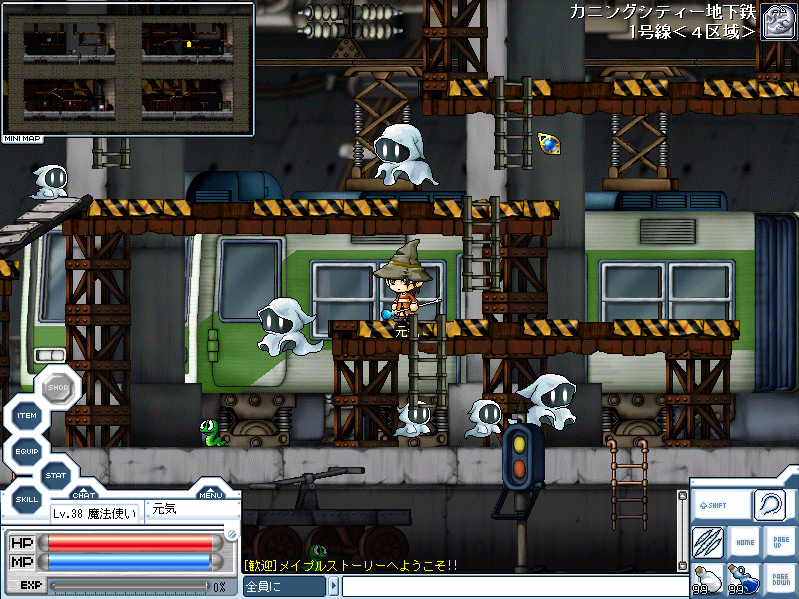Use the blue mana potion slot
The width and height of the screenshot is (799, 599).
[742, 579]
